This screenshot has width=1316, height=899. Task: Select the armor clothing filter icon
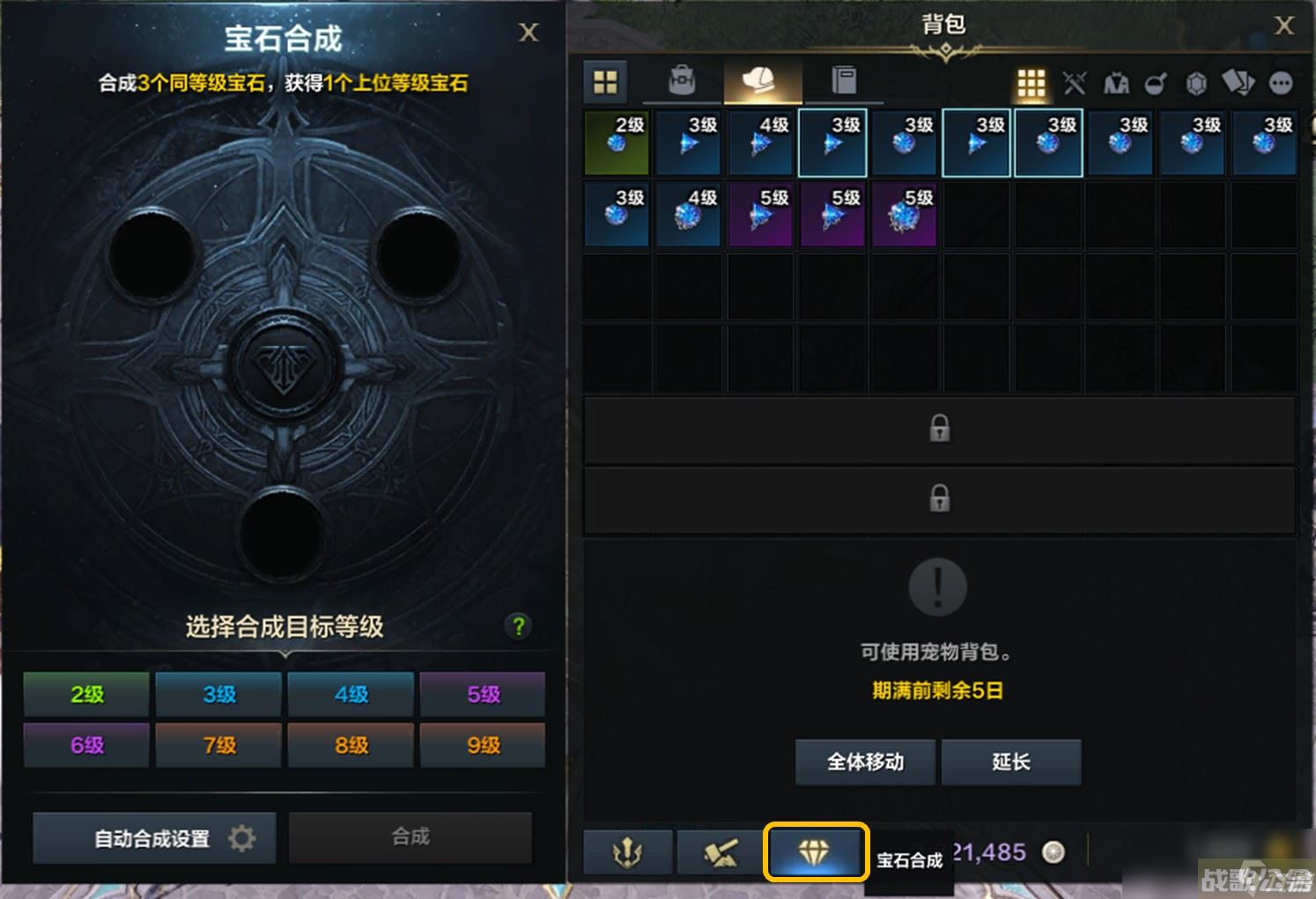tap(1114, 84)
